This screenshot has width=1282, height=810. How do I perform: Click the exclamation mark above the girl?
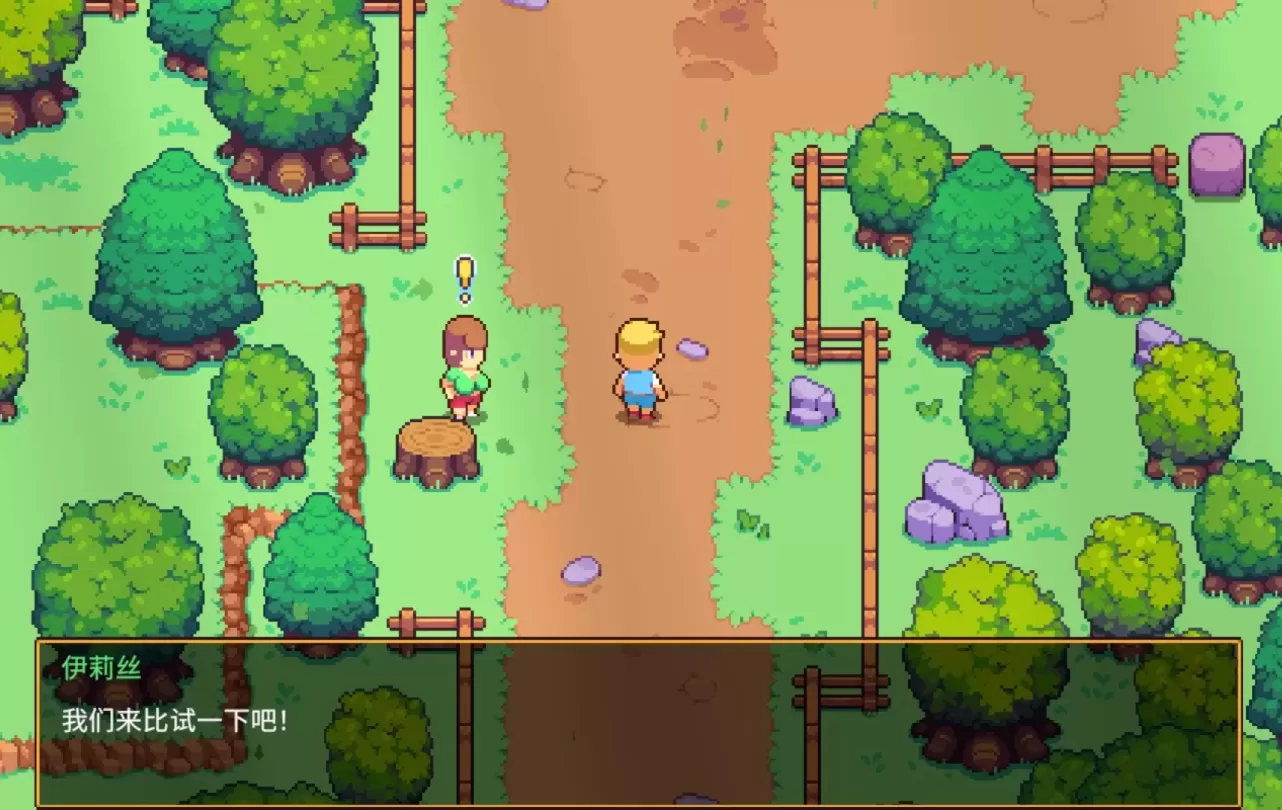[463, 278]
